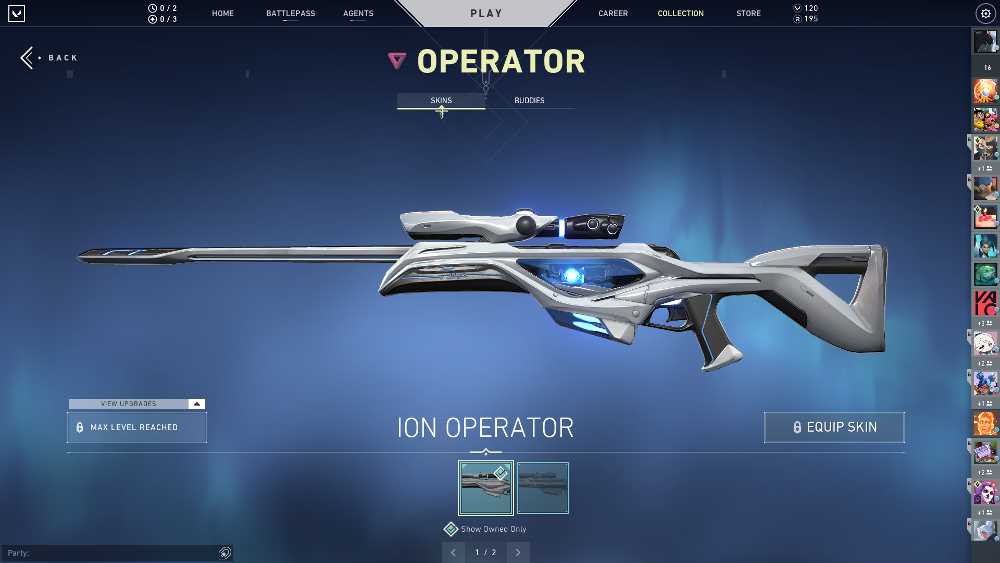Viewport: 1000px width, 563px height.
Task: Open the settings gear icon
Action: pyautogui.click(x=984, y=14)
